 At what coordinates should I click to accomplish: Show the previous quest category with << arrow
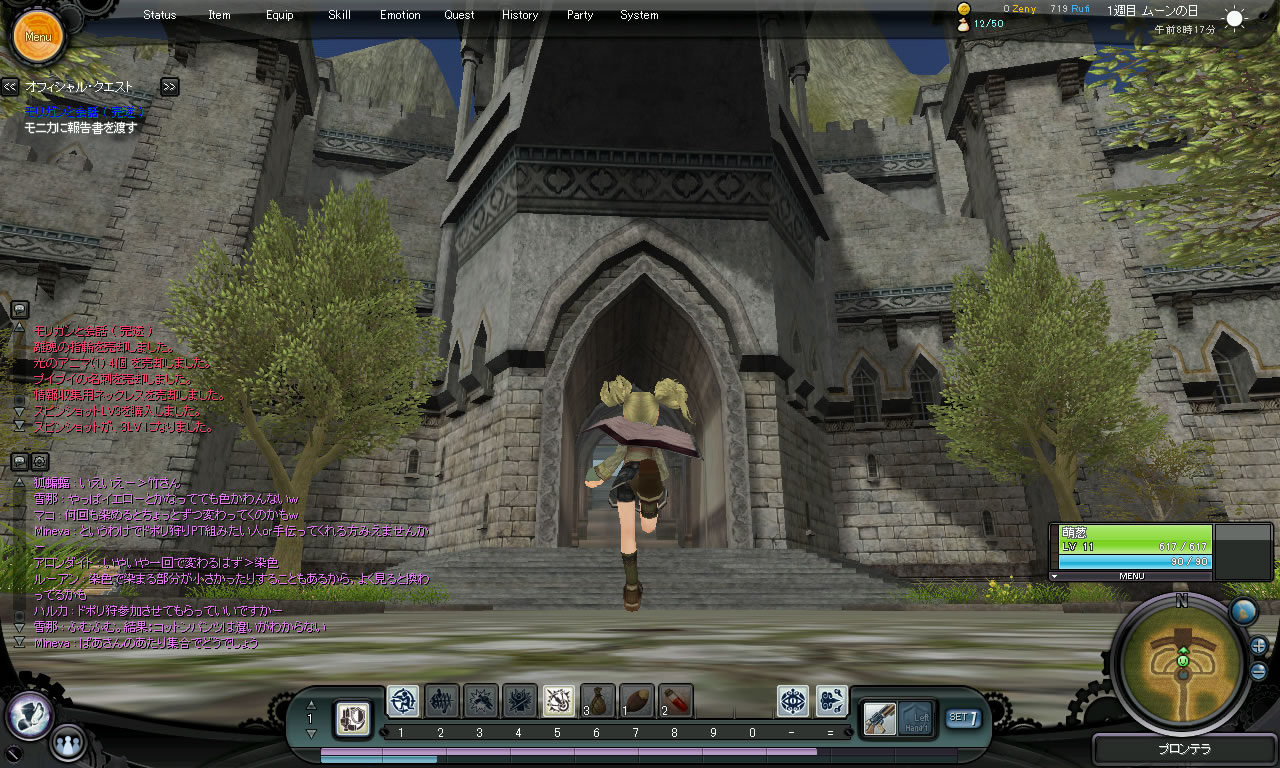click(x=10, y=87)
